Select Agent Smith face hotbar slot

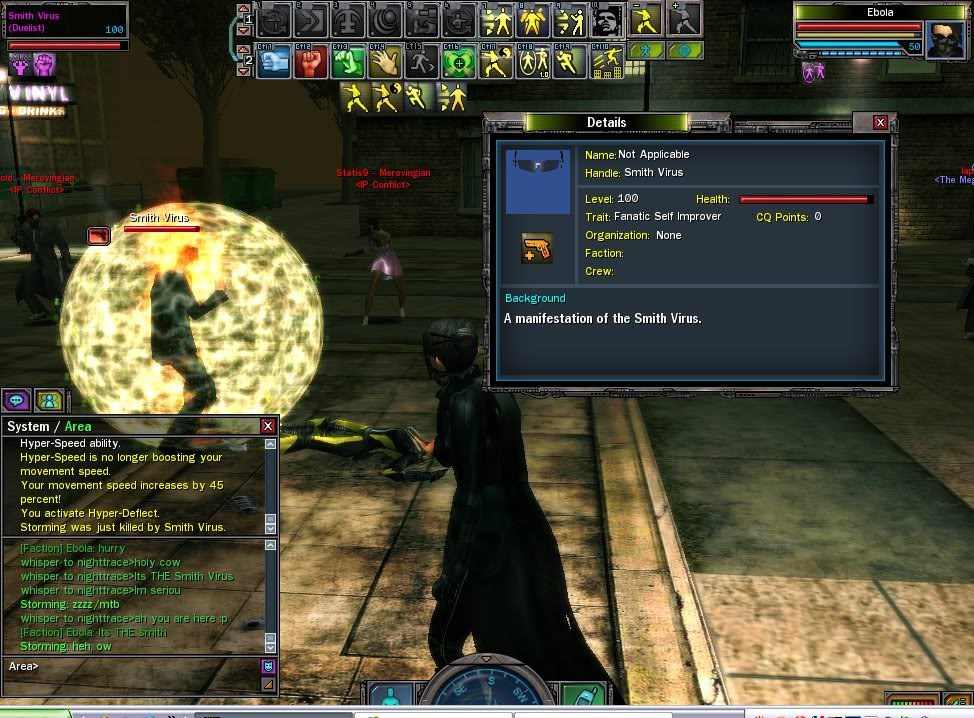pos(605,20)
